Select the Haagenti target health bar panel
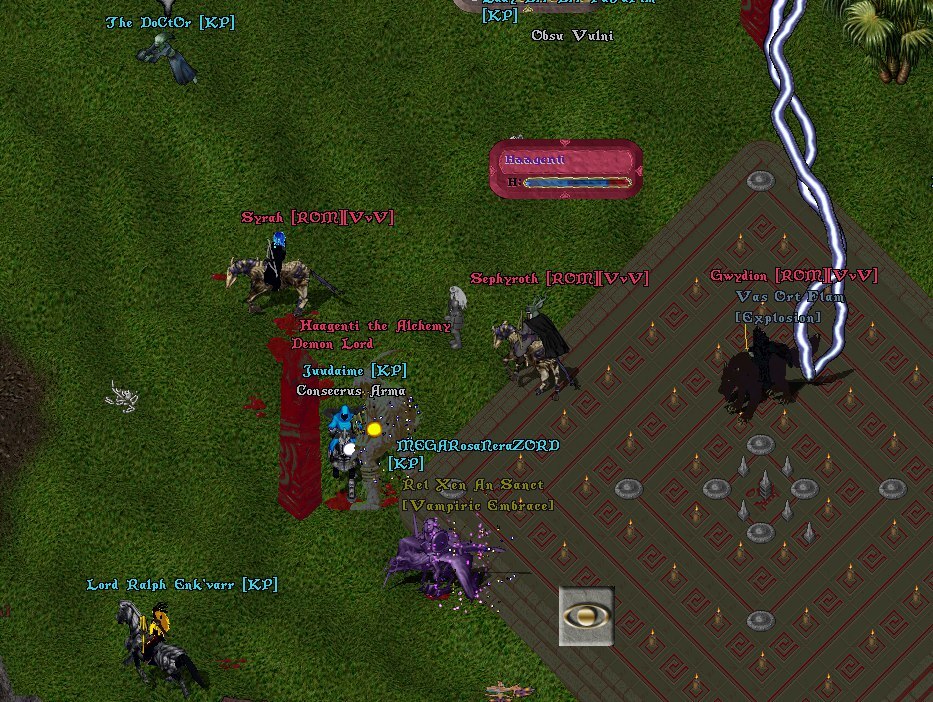Image resolution: width=933 pixels, height=702 pixels. click(x=566, y=169)
